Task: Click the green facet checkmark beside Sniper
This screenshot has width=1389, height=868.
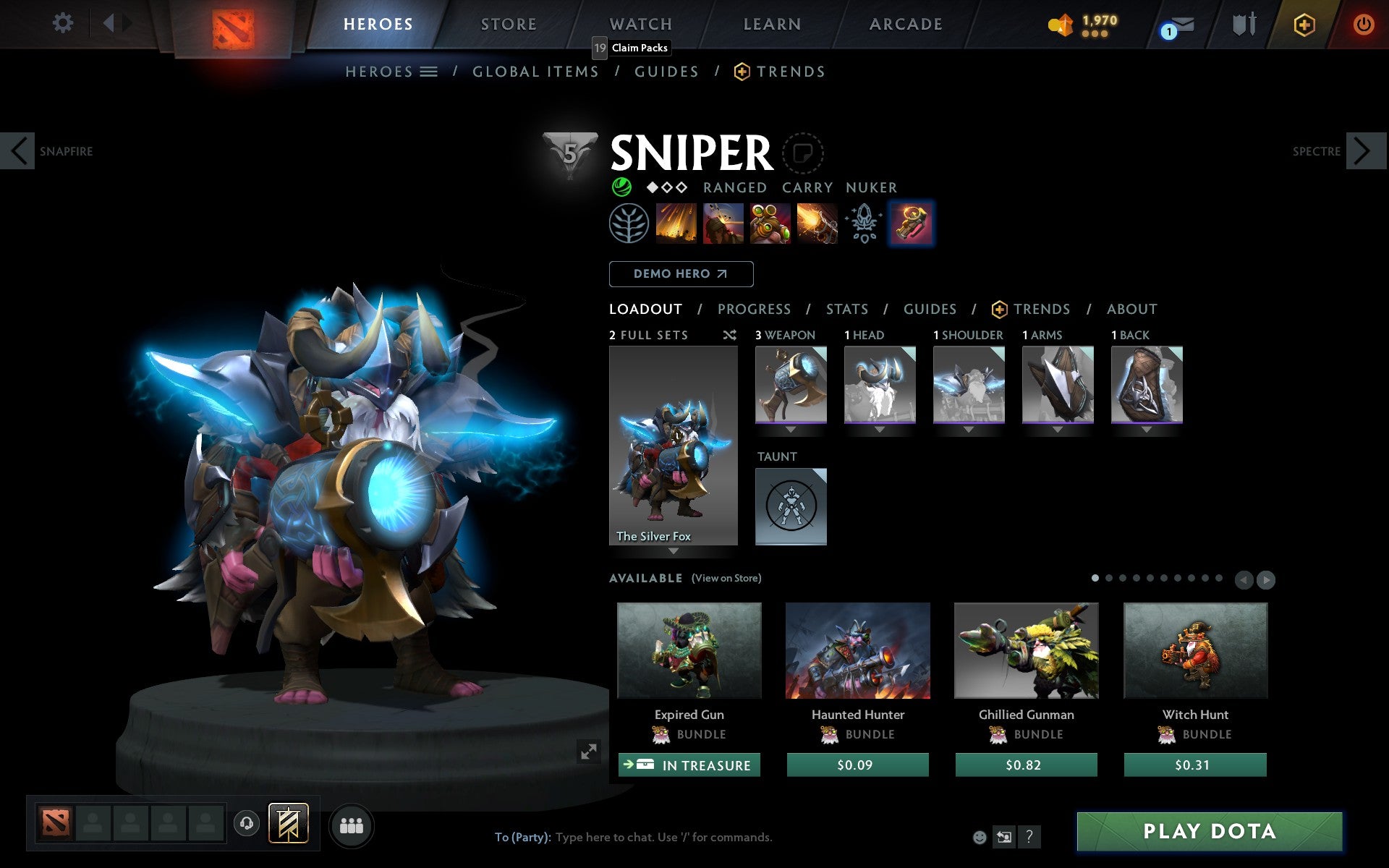Action: 621,187
